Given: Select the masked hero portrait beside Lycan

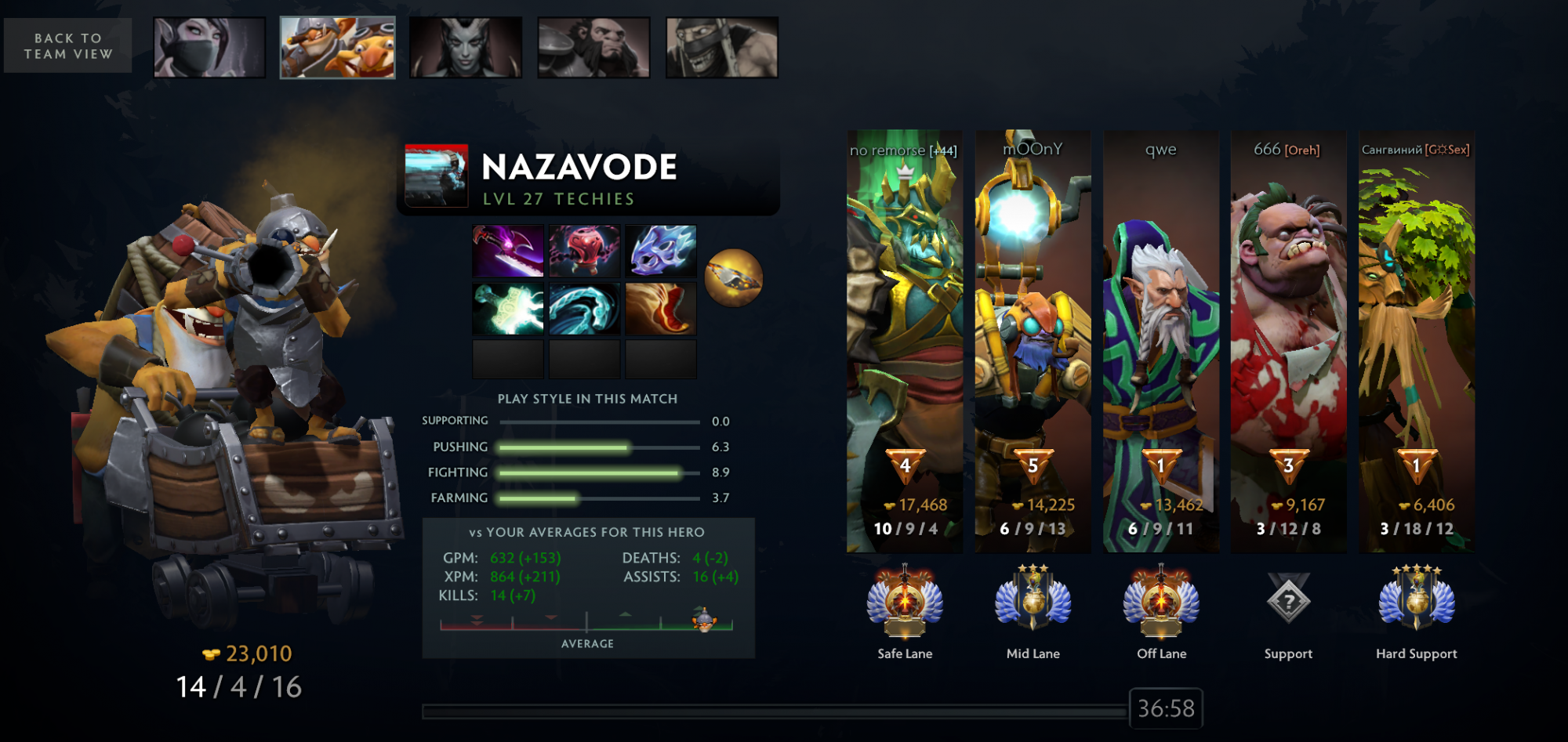Looking at the screenshot, I should [x=722, y=48].
